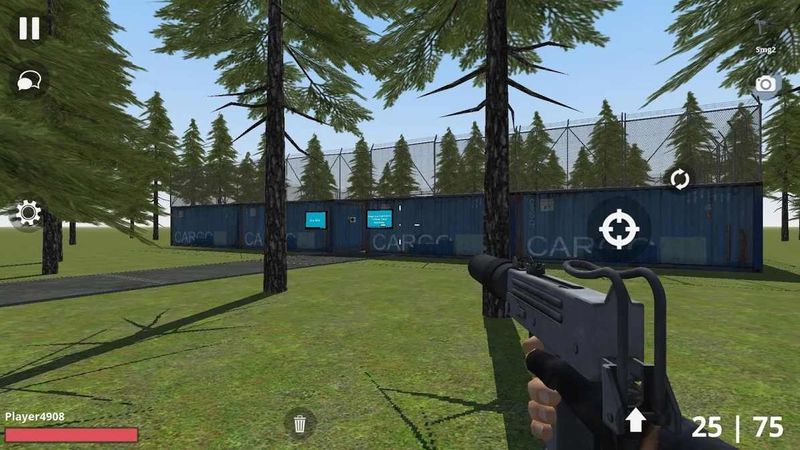Image resolution: width=800 pixels, height=450 pixels.
Task: Pause the game
Action: (x=29, y=28)
